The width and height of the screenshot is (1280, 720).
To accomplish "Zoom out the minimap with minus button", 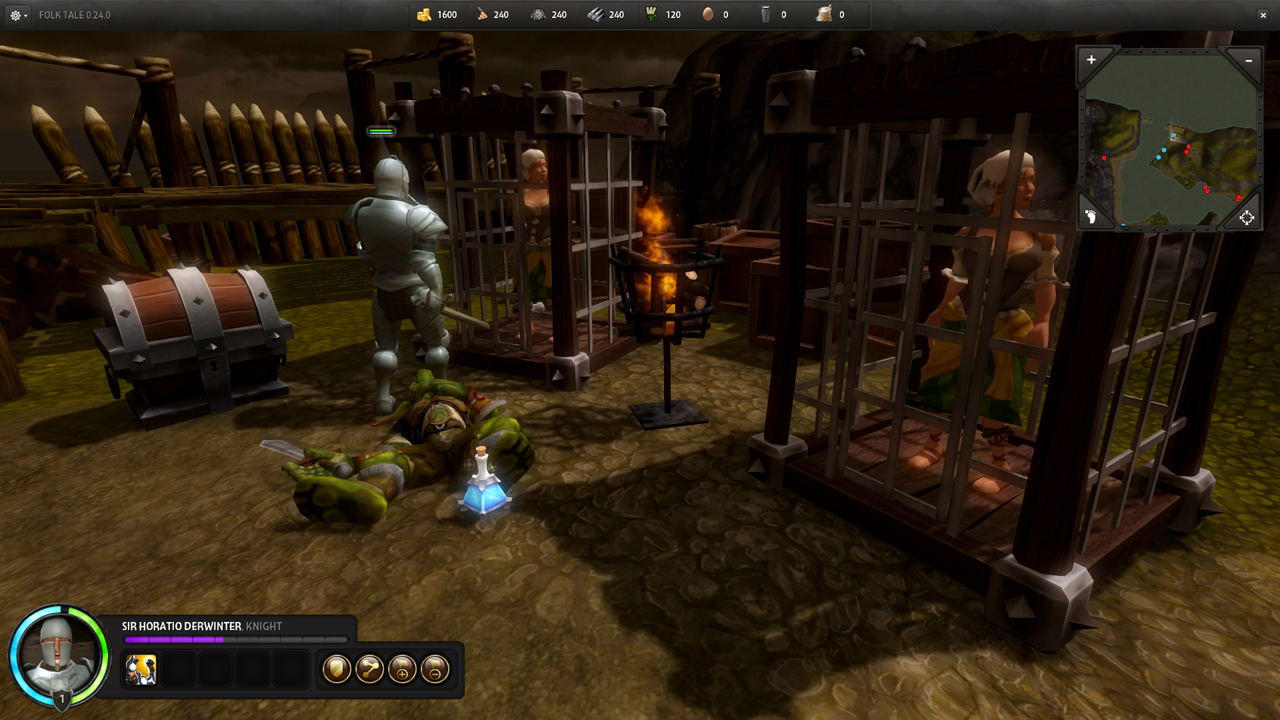I will coord(1249,60).
